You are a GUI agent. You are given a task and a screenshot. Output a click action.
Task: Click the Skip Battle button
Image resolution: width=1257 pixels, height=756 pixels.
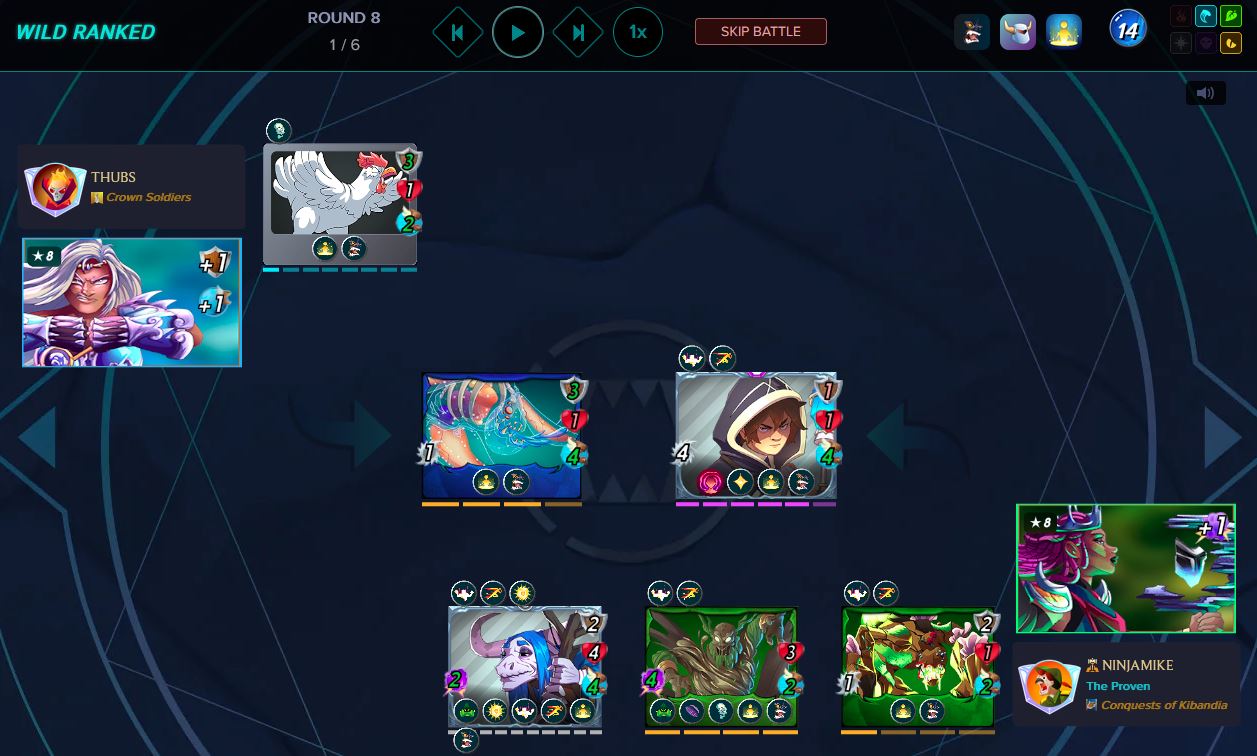tap(760, 31)
